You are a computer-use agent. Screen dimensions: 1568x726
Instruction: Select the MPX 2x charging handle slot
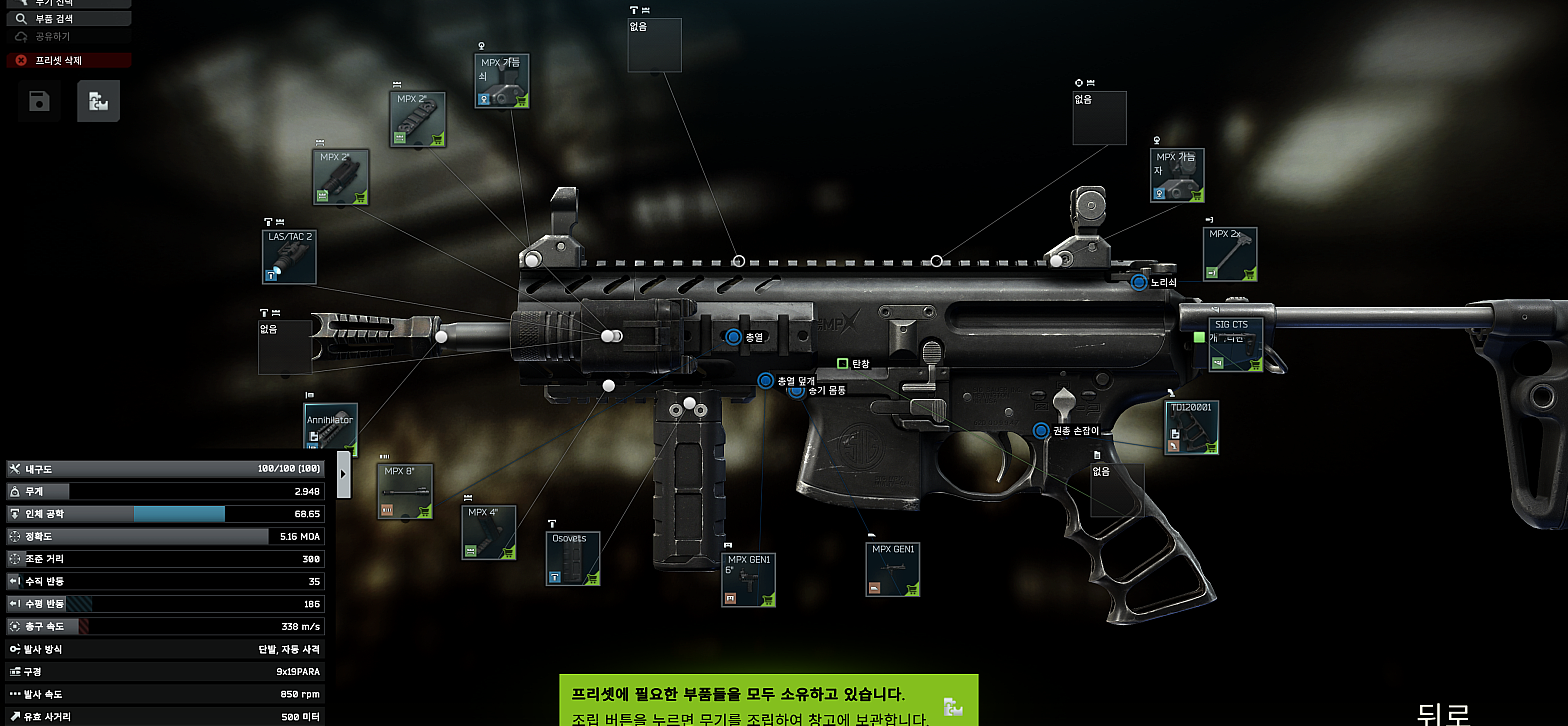click(x=1229, y=254)
